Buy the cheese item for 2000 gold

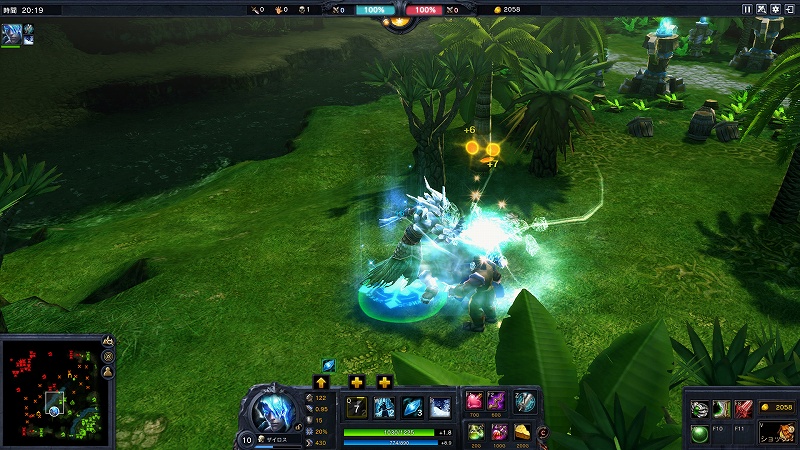pos(524,431)
